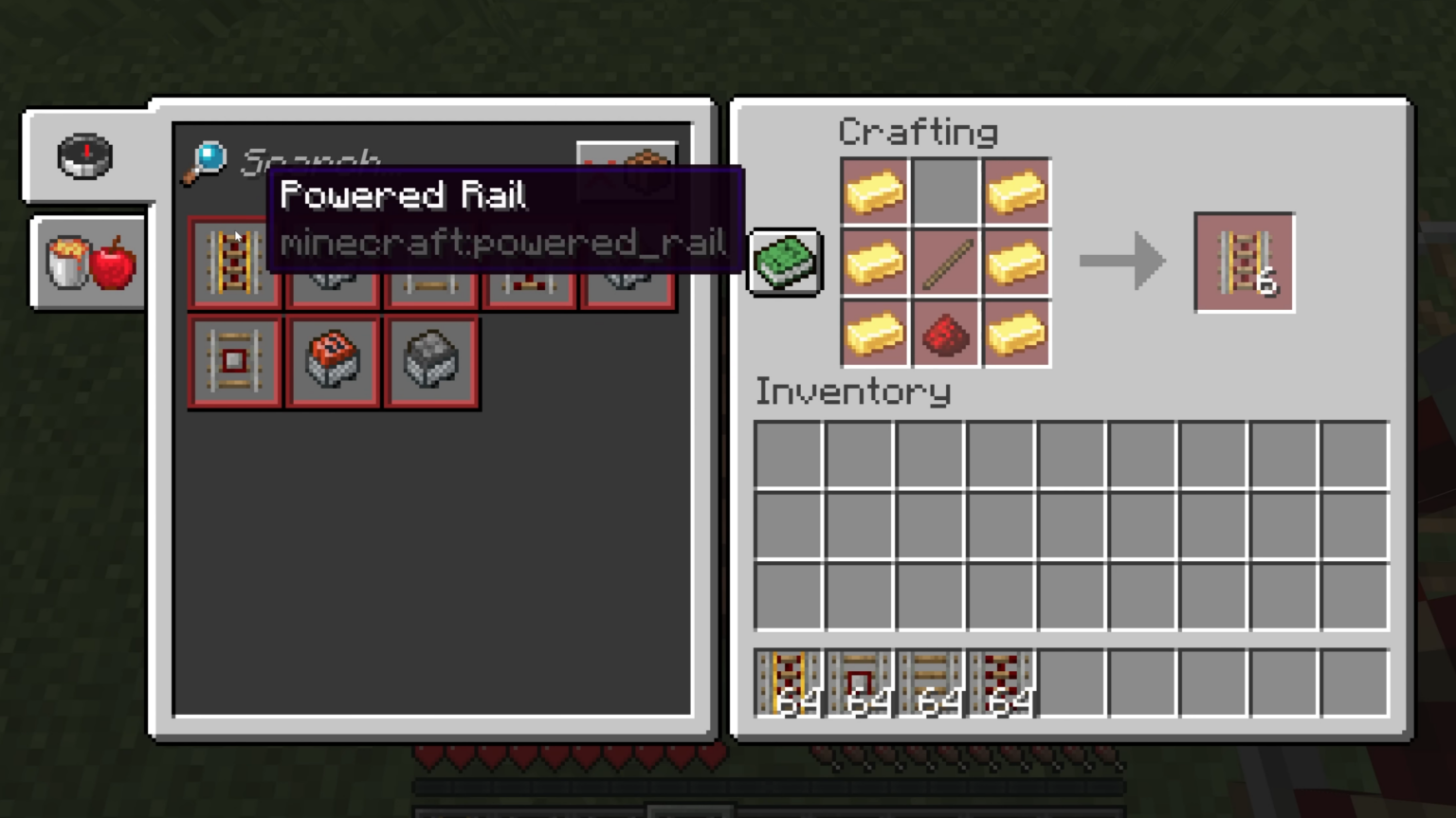Switch to the milk bucket and apple tab
Viewport: 1456px width, 818px height.
coord(87,263)
